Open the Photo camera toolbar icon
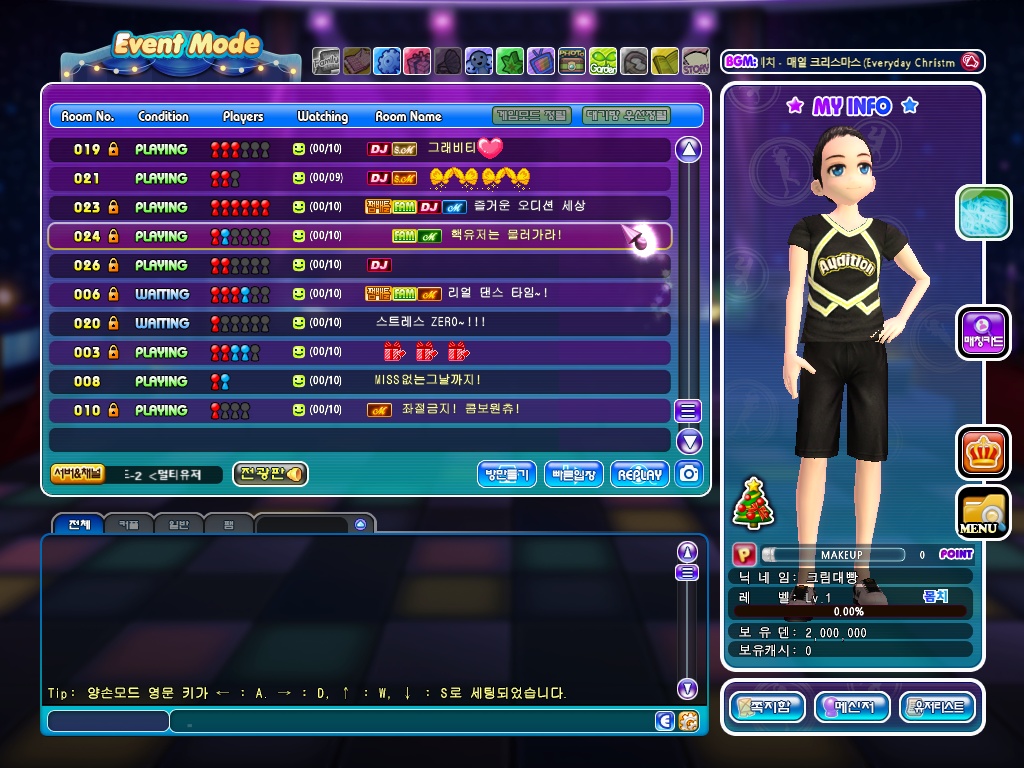 (572, 62)
